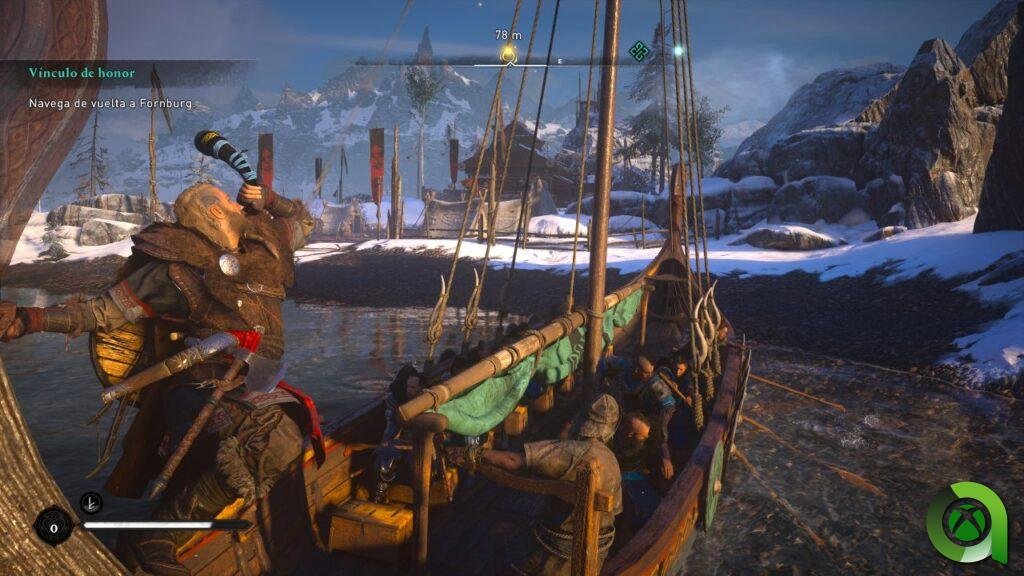Click the green knot icon on the compass

[x=638, y=51]
